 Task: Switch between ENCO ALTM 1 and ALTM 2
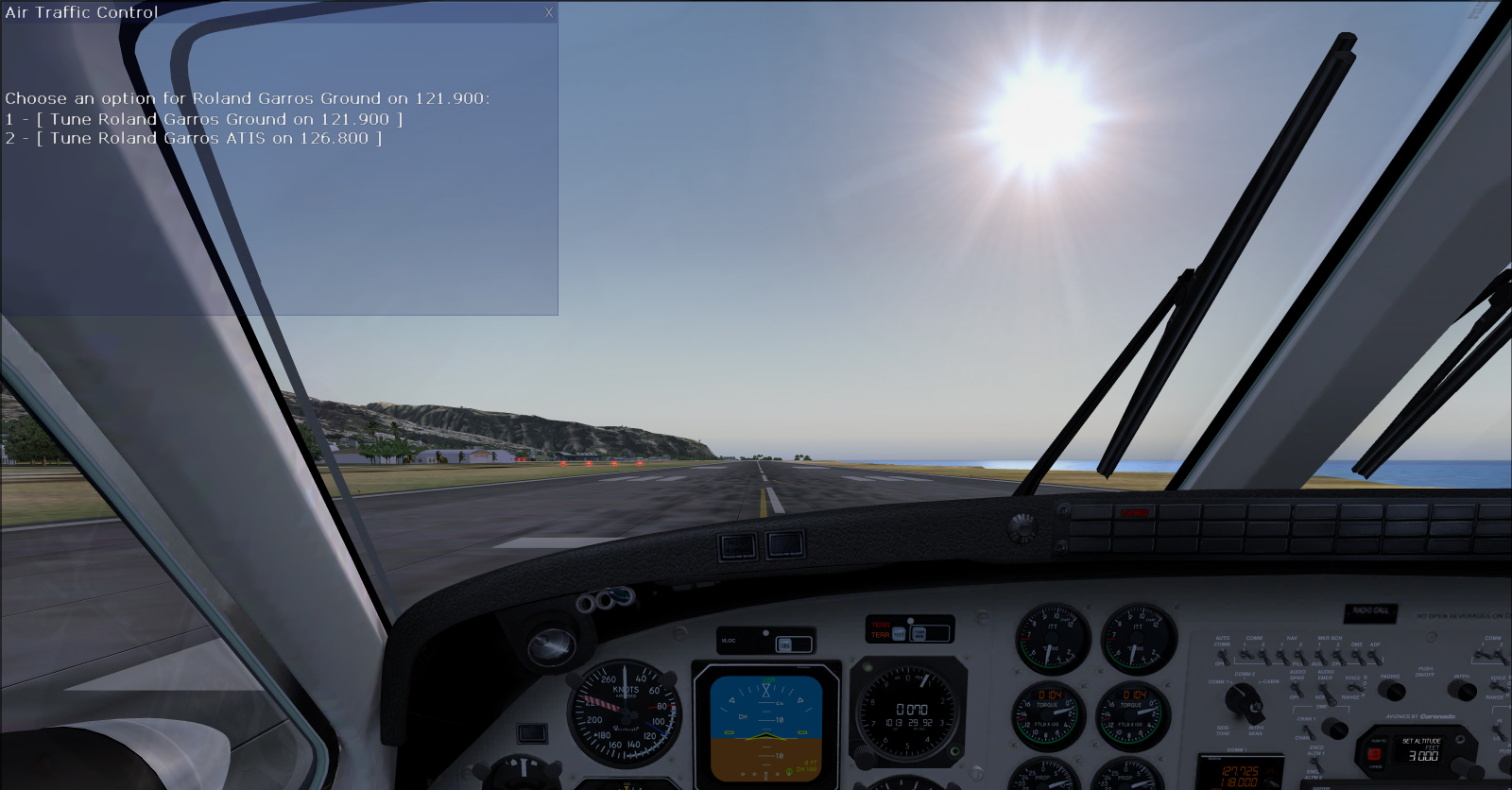1315,762
